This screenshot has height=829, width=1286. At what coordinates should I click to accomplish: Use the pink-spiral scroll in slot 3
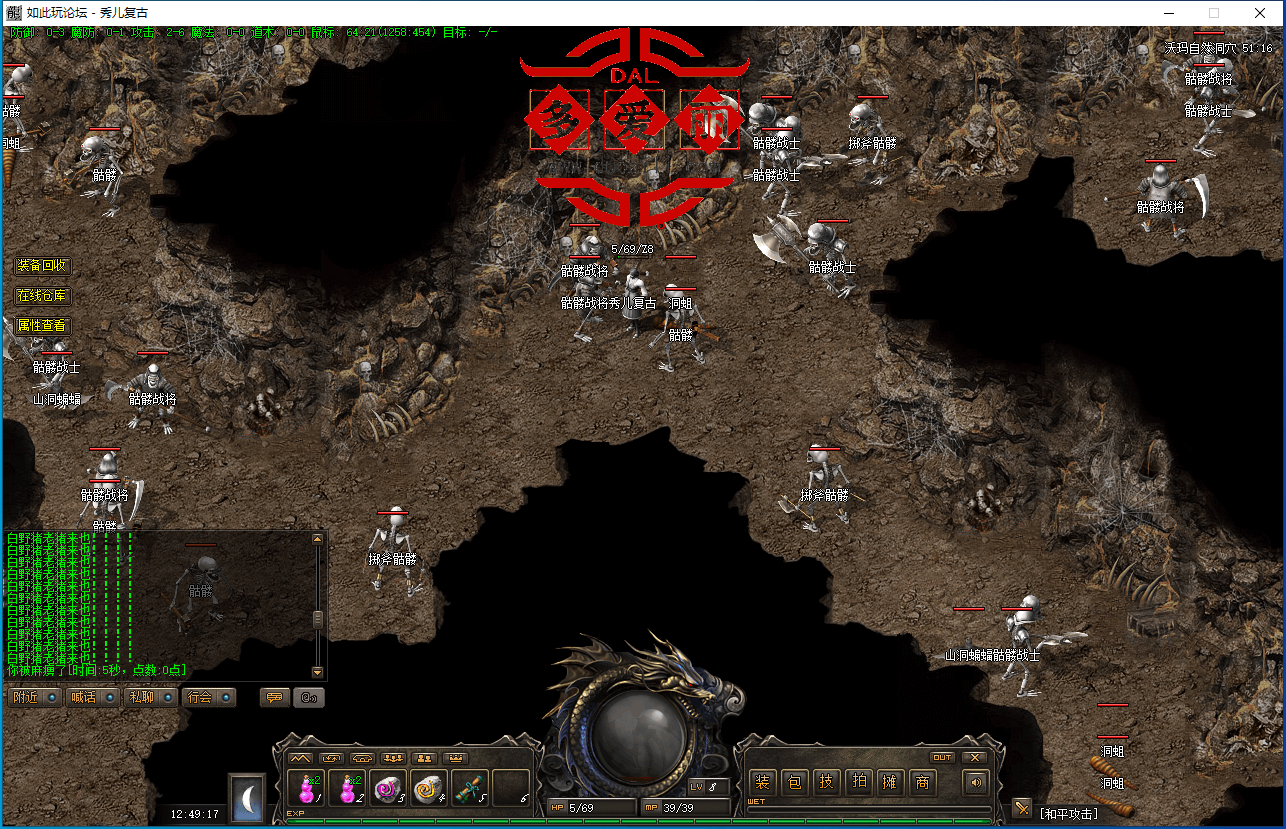coord(387,788)
